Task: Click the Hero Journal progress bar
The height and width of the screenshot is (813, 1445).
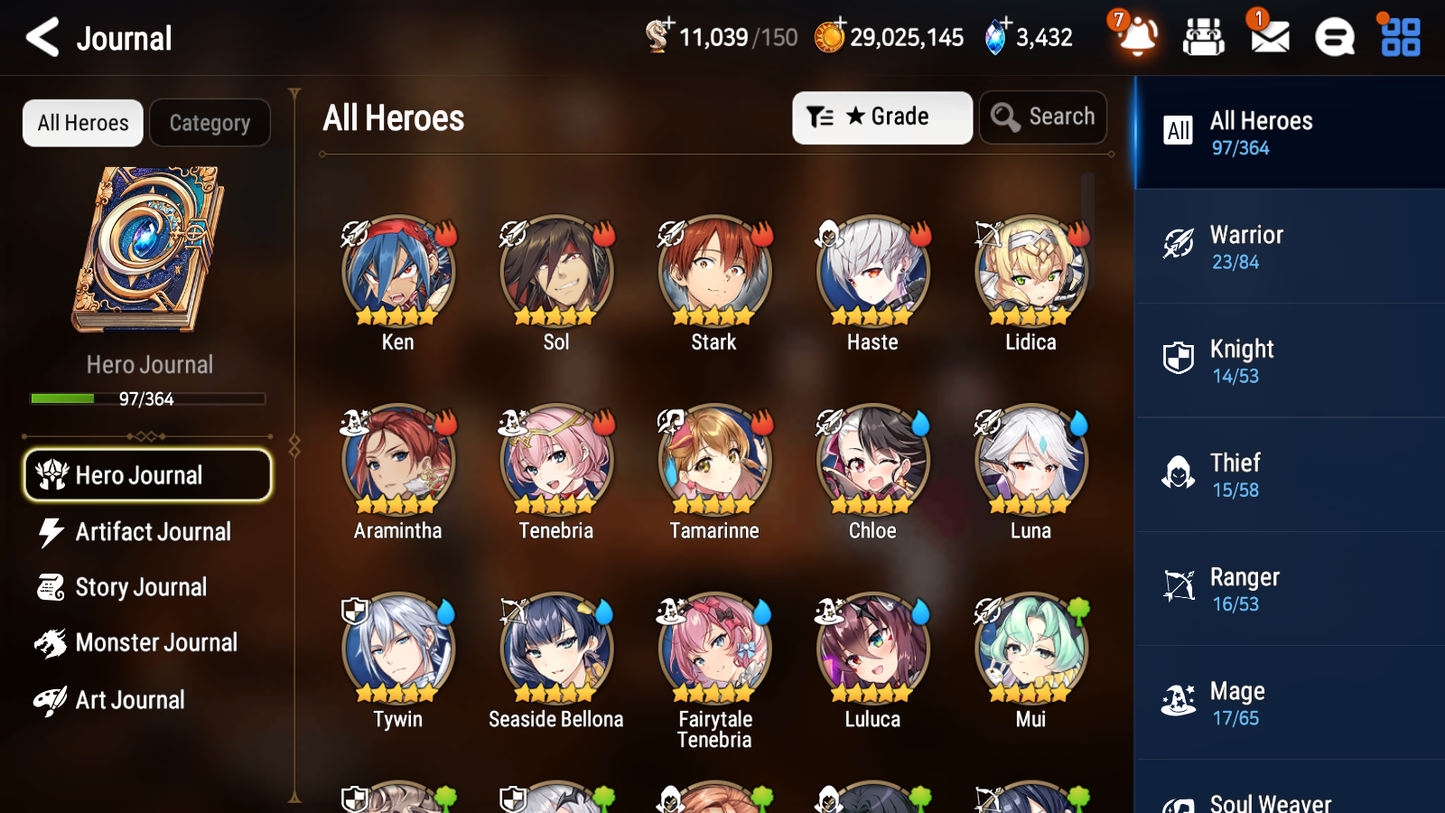Action: pyautogui.click(x=149, y=398)
